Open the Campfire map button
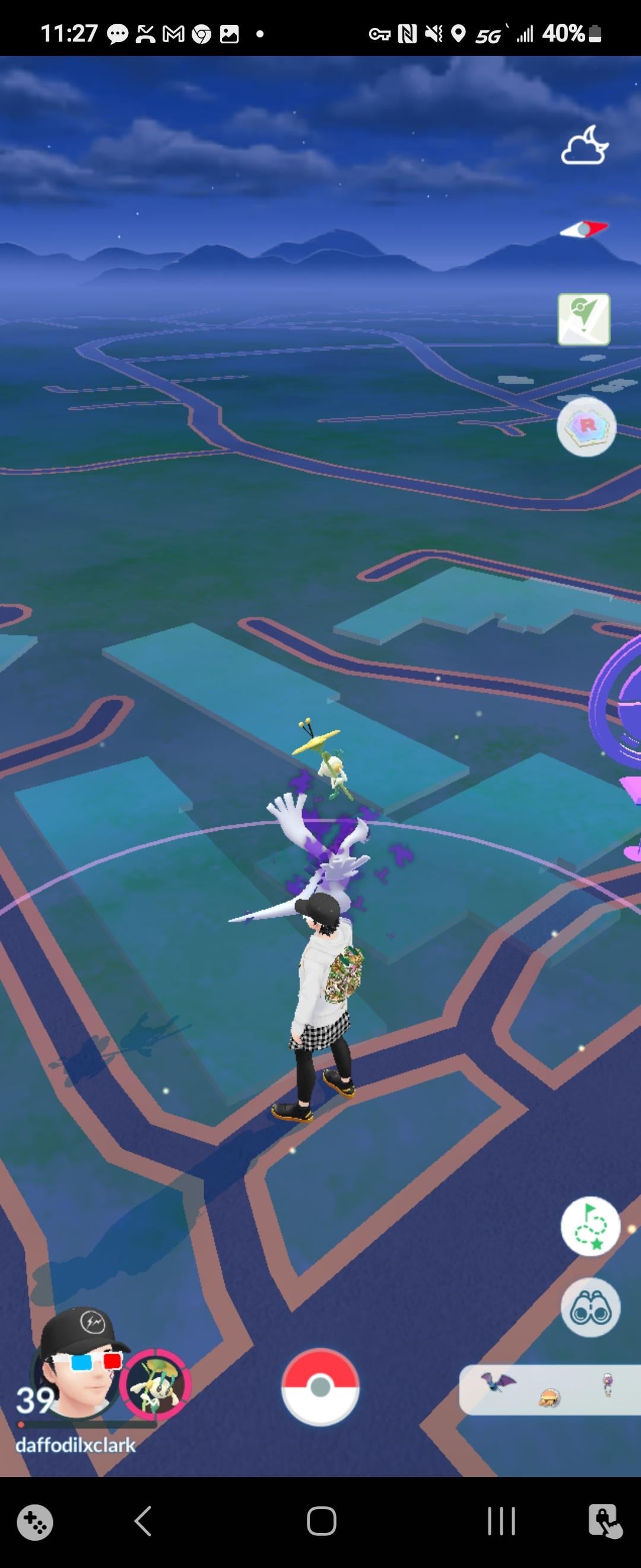Screen dimensions: 641x1568 584,320
